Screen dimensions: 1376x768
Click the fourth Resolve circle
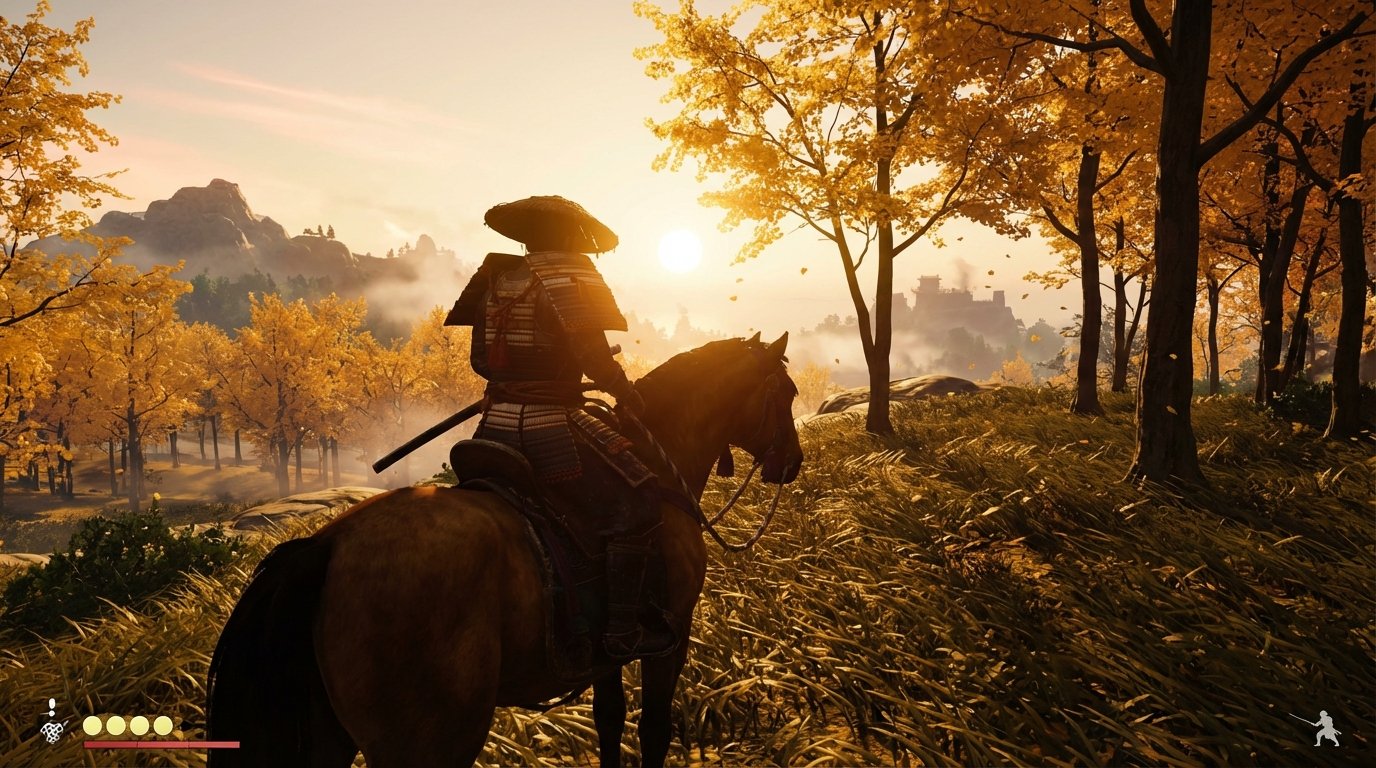click(x=162, y=725)
